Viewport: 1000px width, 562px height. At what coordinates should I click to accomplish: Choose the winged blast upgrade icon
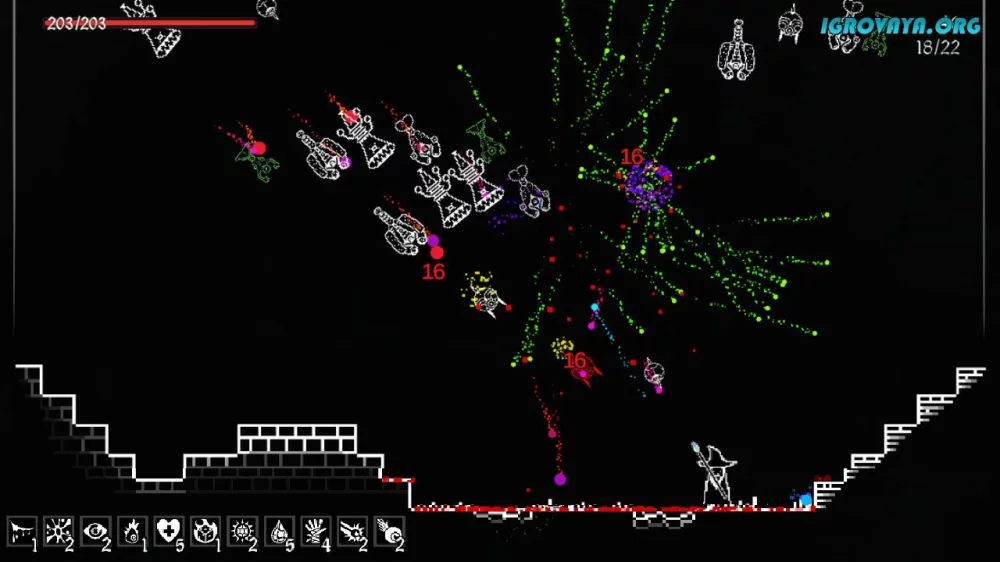pyautogui.click(x=353, y=530)
